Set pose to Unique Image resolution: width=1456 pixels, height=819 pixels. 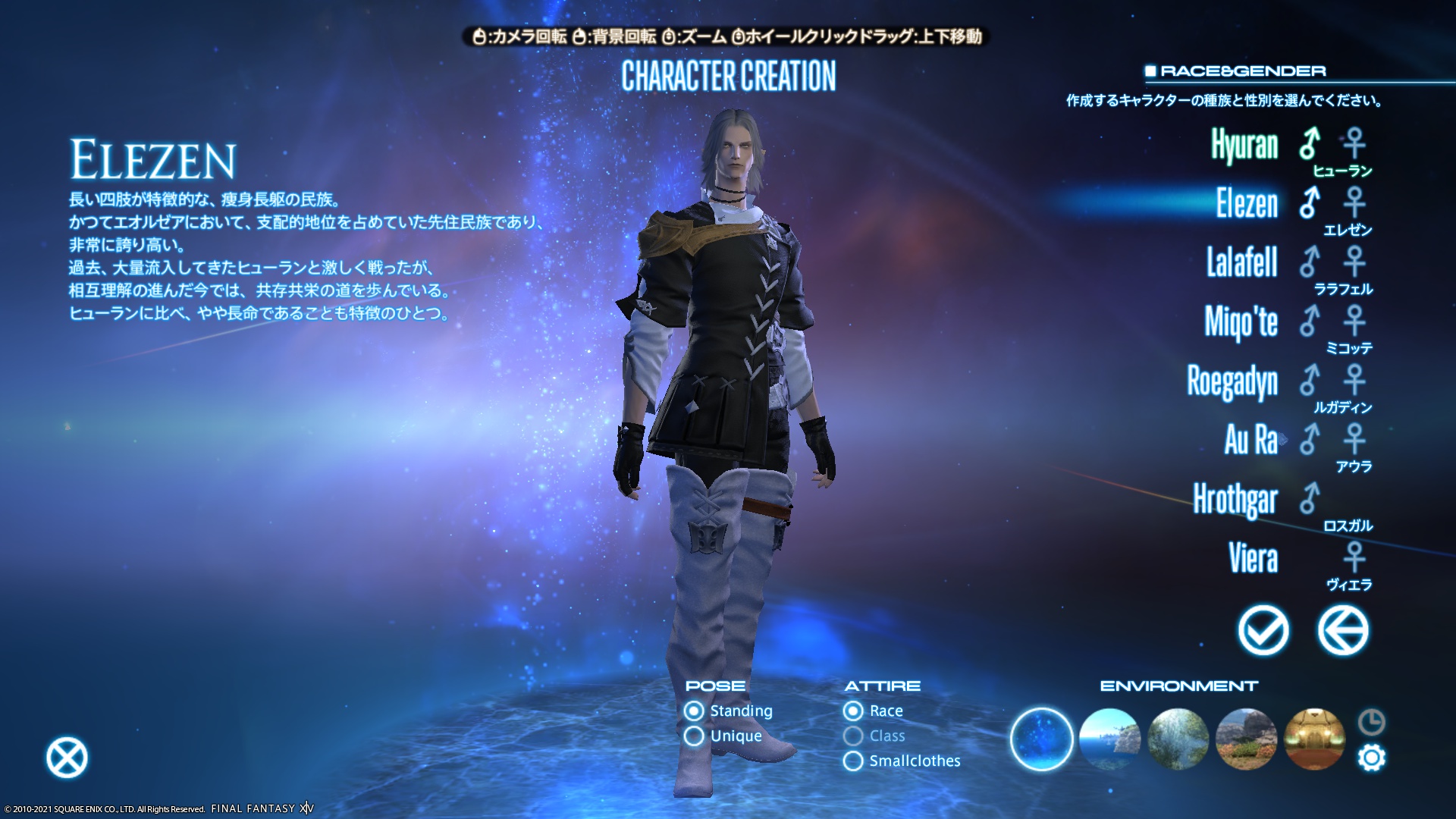tap(694, 736)
